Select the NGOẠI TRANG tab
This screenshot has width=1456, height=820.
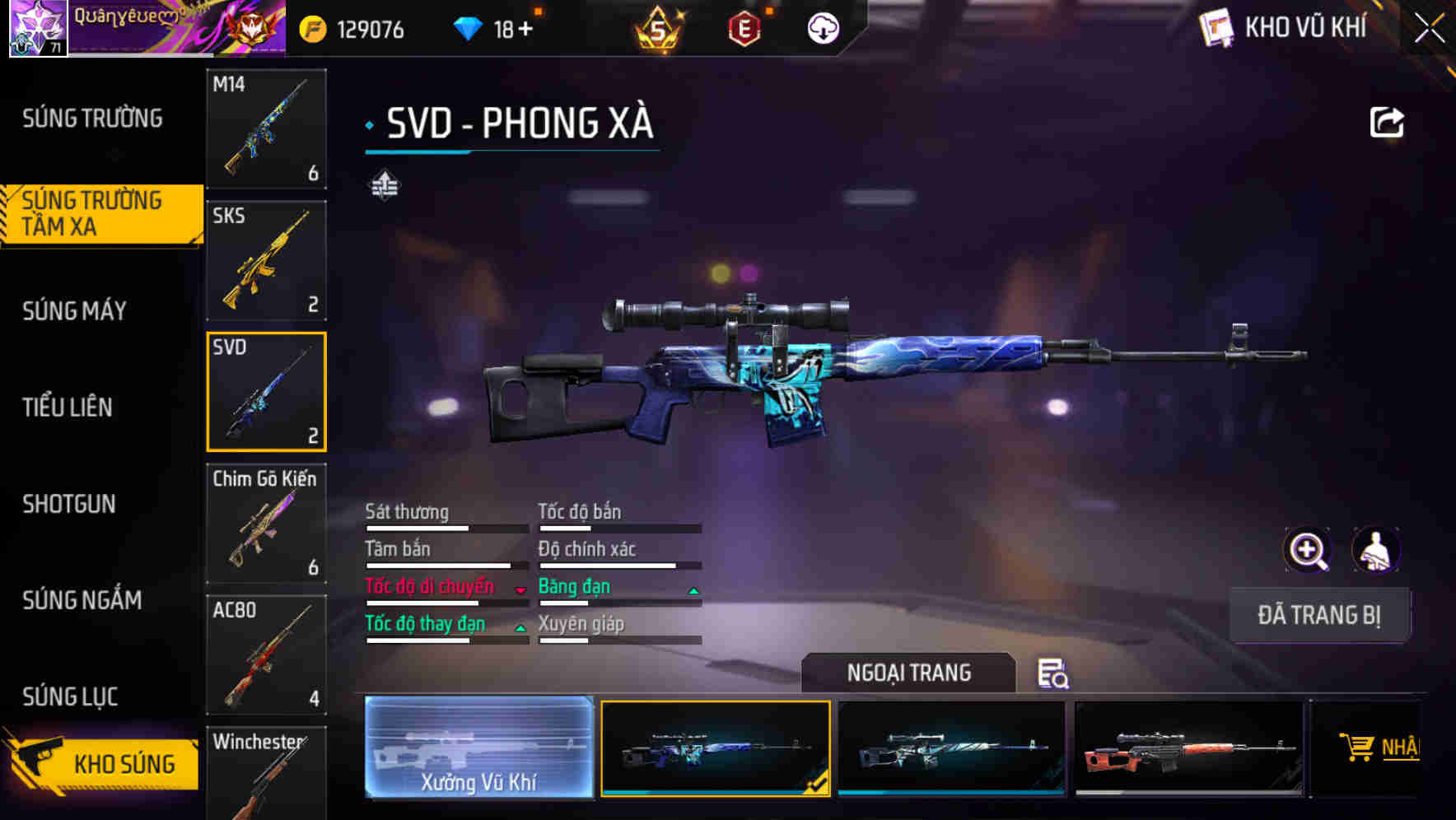click(910, 673)
